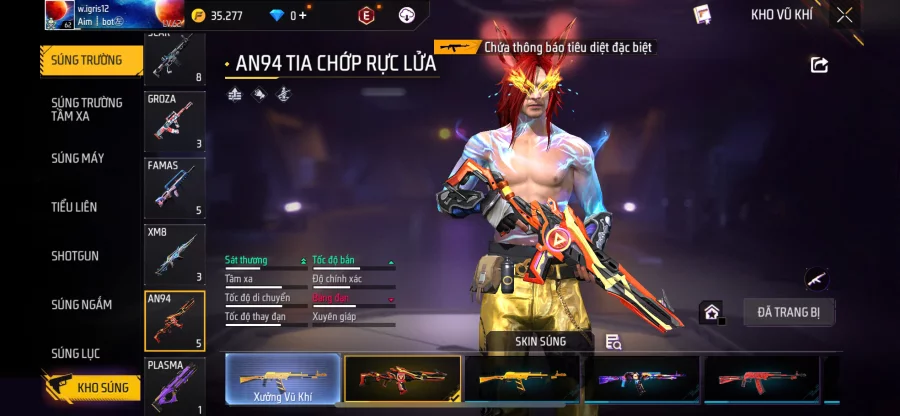Open the Súng Ngắm category
Screen dimensions: 900x416
[82, 305]
